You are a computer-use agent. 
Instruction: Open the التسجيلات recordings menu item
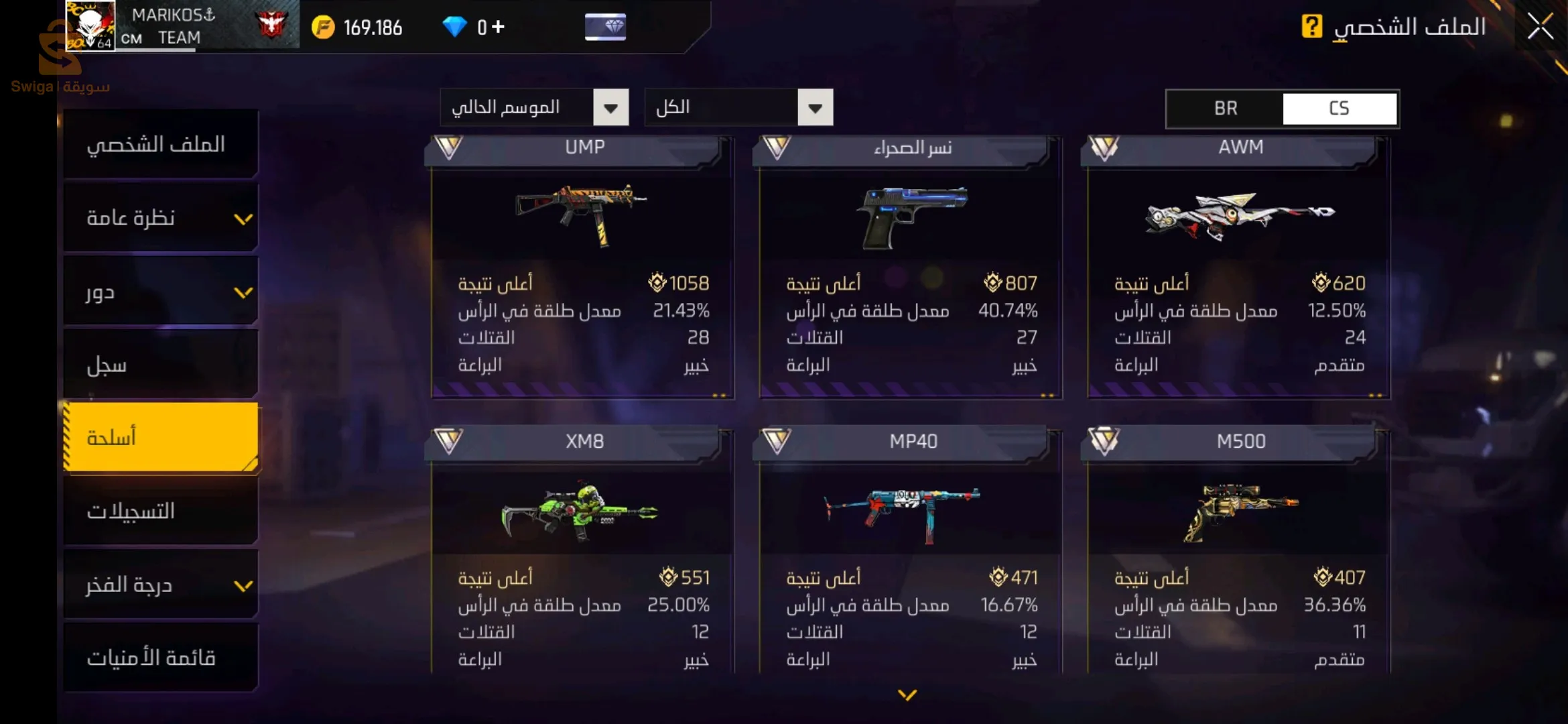point(161,511)
